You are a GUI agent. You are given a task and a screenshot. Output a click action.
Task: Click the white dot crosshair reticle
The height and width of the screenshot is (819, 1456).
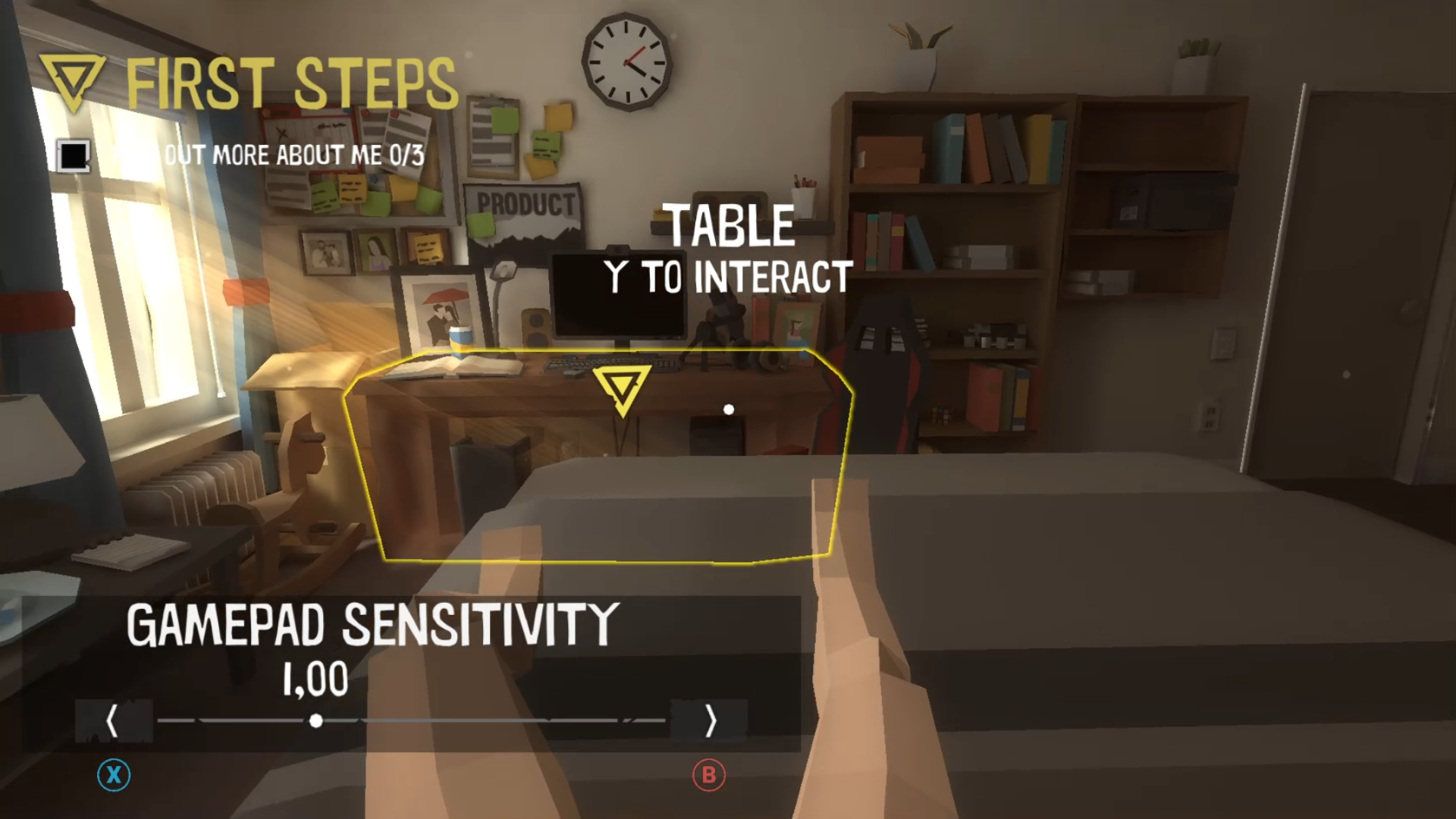(730, 409)
